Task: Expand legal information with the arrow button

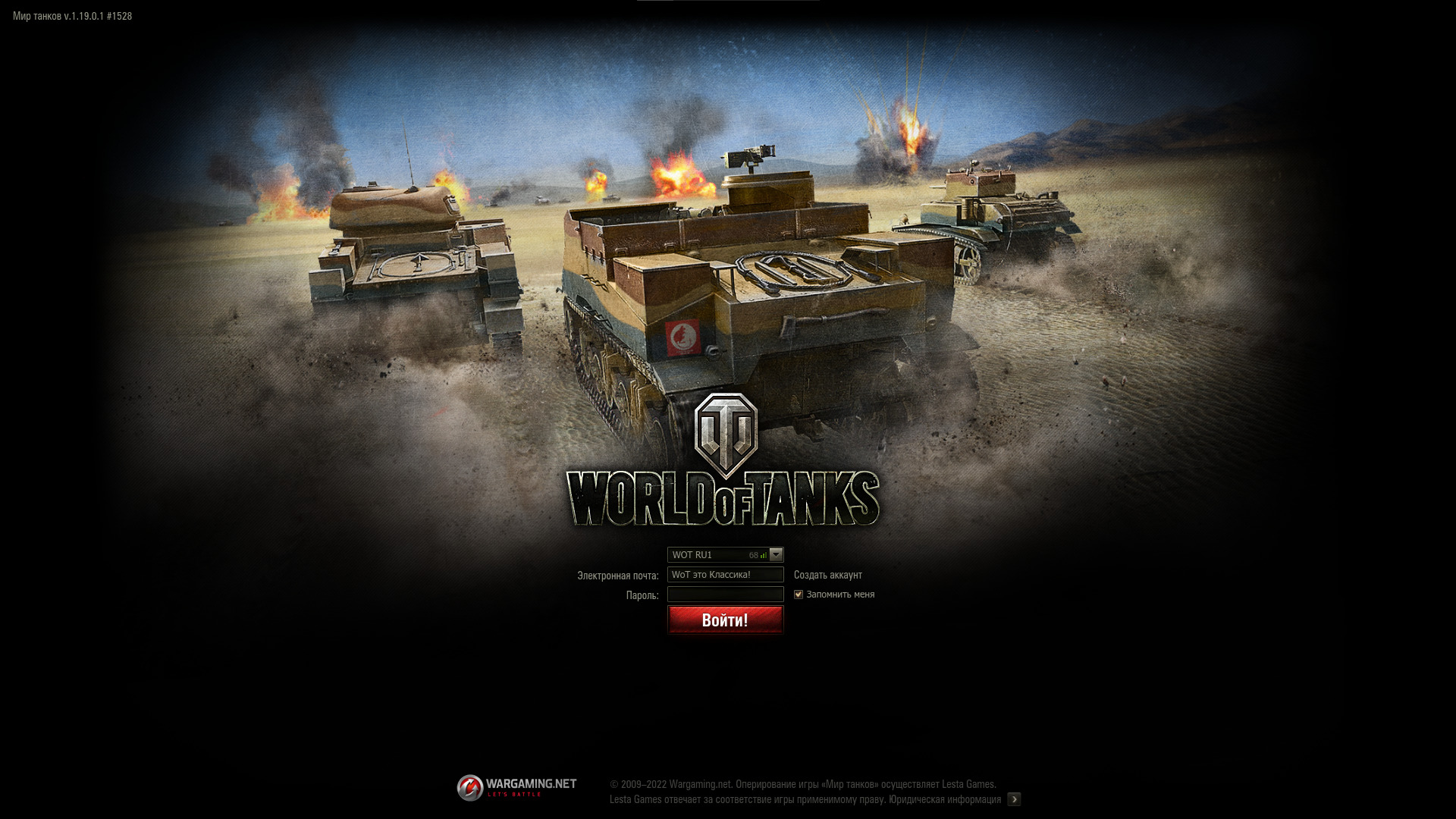Action: [x=1014, y=799]
